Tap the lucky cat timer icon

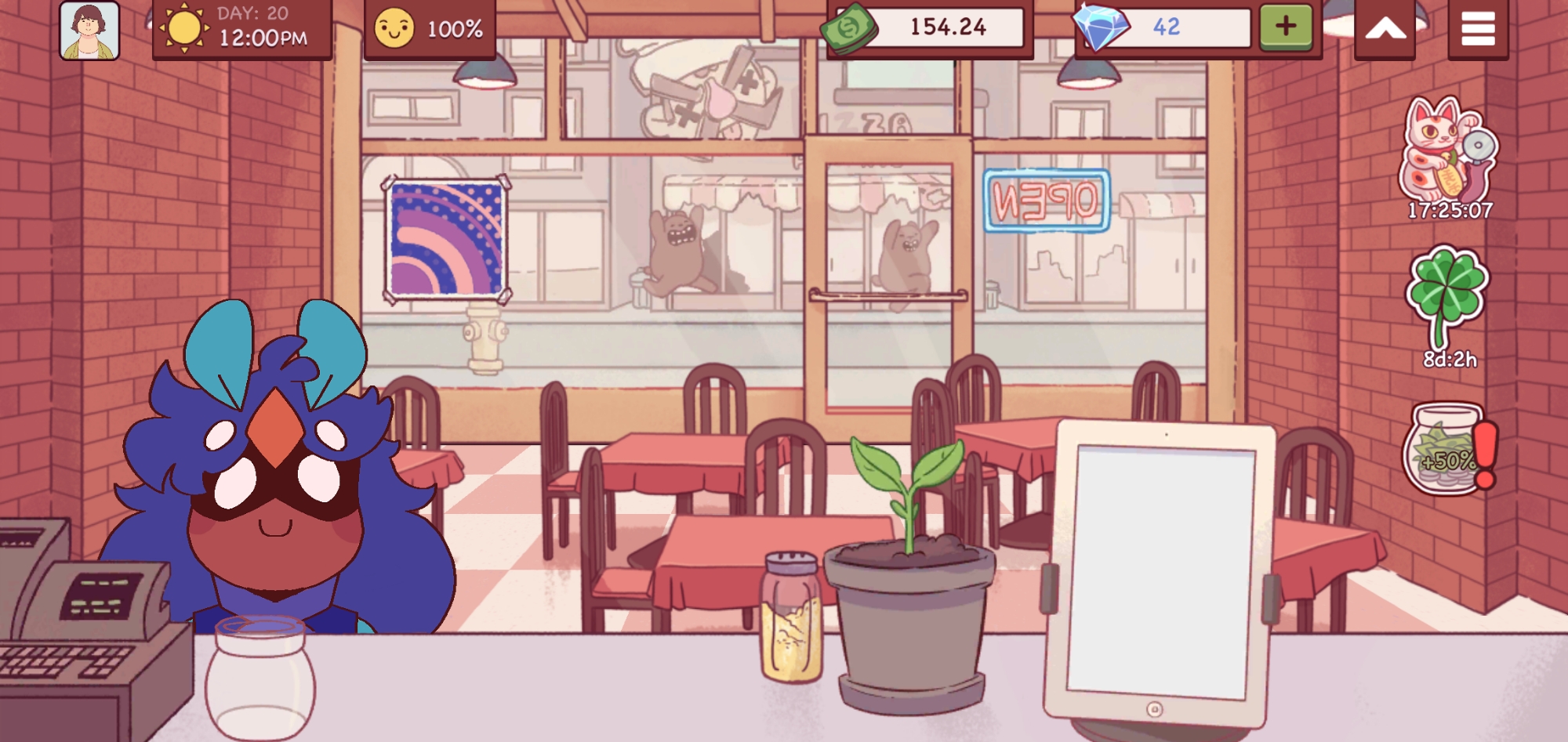[1448, 153]
